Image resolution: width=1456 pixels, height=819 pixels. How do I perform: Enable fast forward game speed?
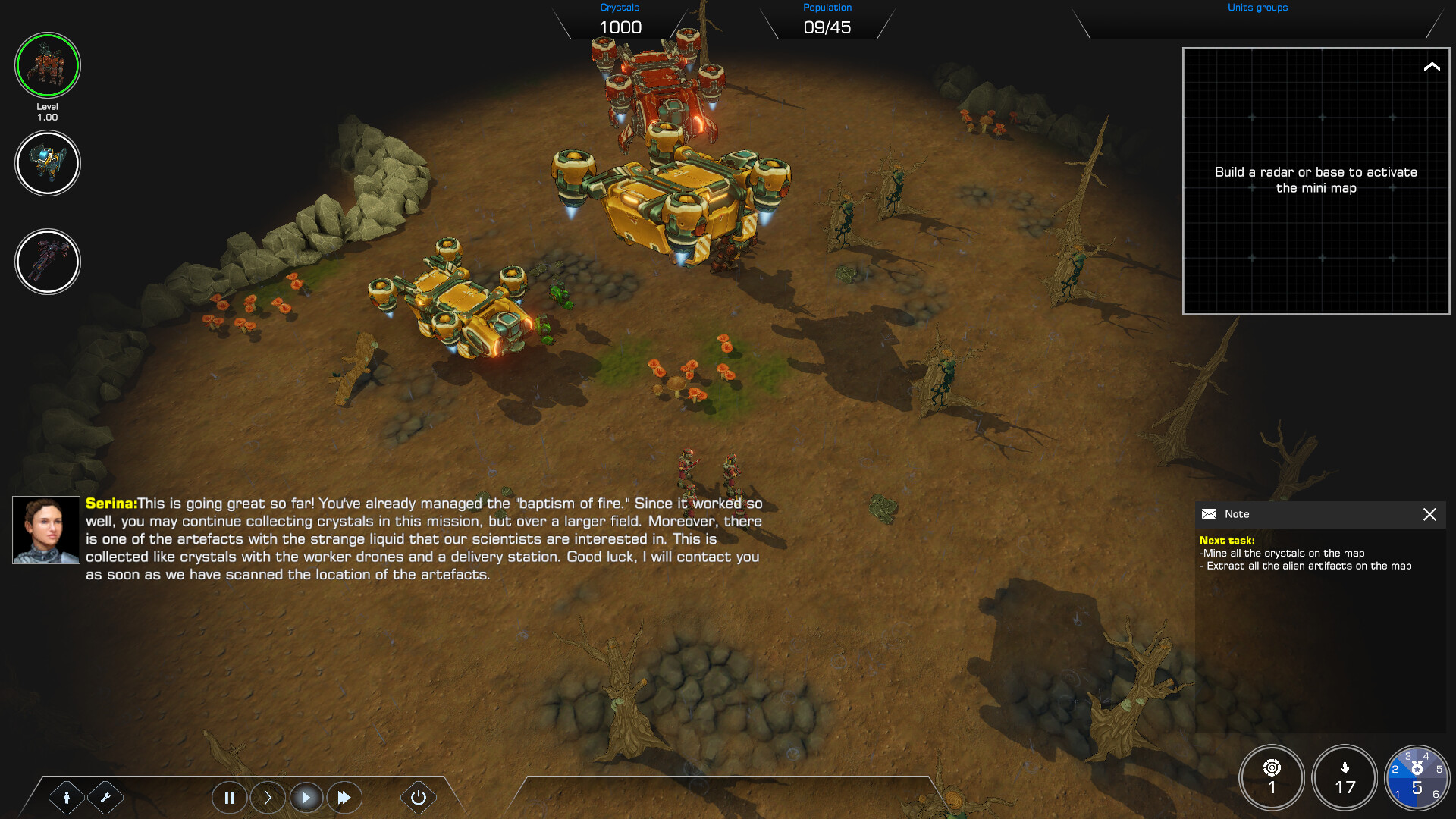345,797
